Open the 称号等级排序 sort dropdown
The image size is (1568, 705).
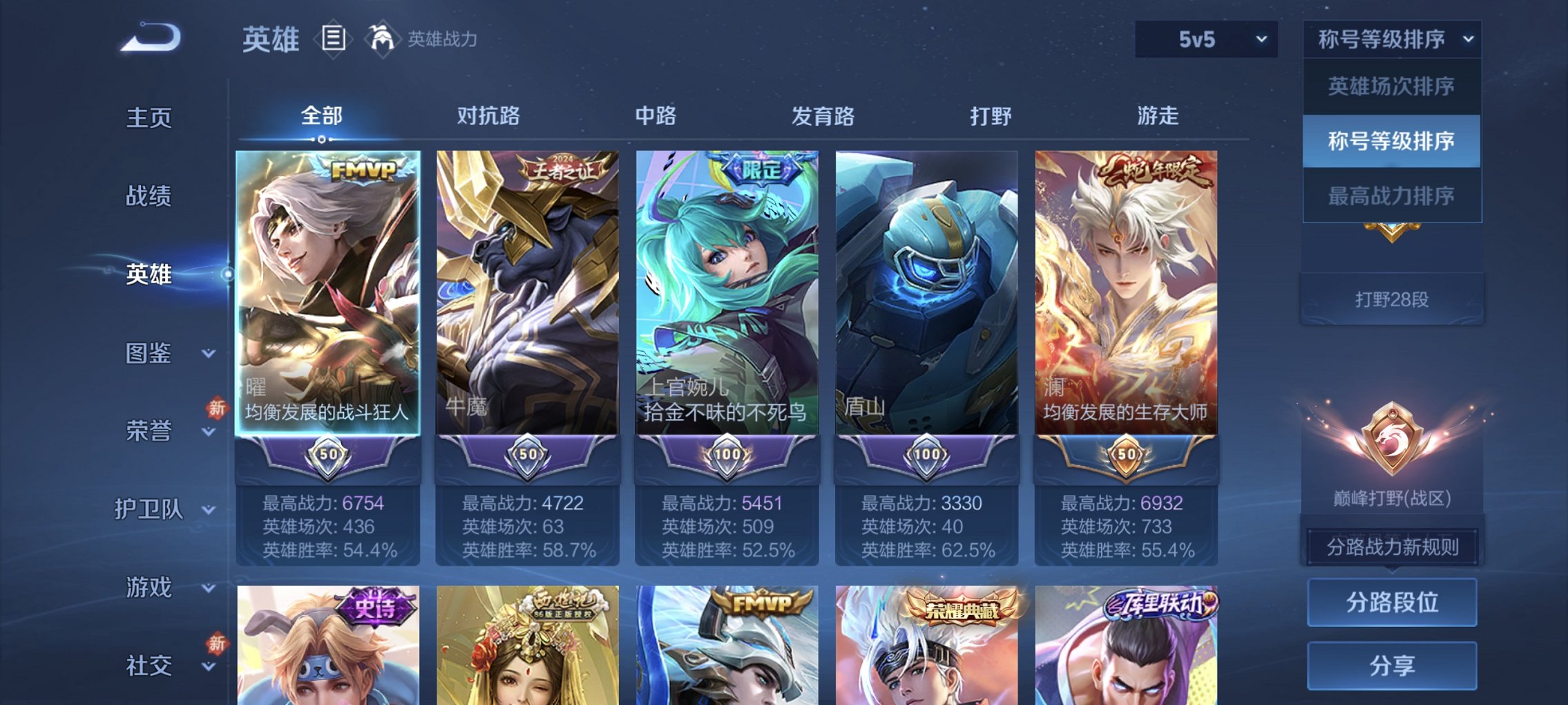(1391, 39)
